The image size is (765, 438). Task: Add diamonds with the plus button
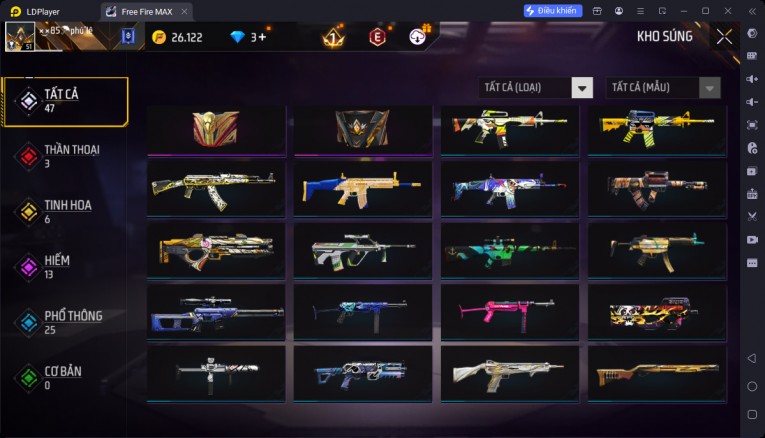(263, 37)
